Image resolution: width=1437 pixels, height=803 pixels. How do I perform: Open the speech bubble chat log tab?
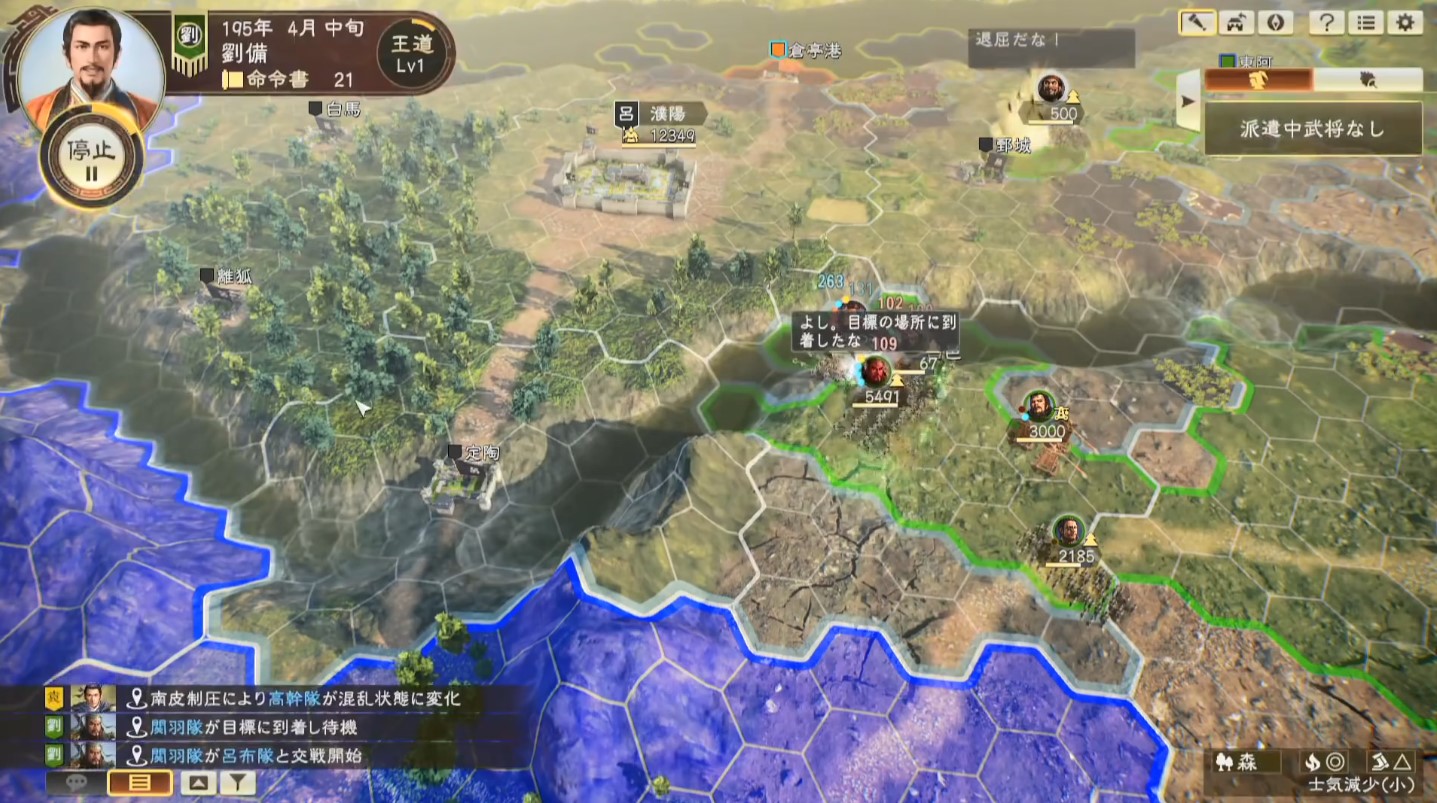coord(76,783)
